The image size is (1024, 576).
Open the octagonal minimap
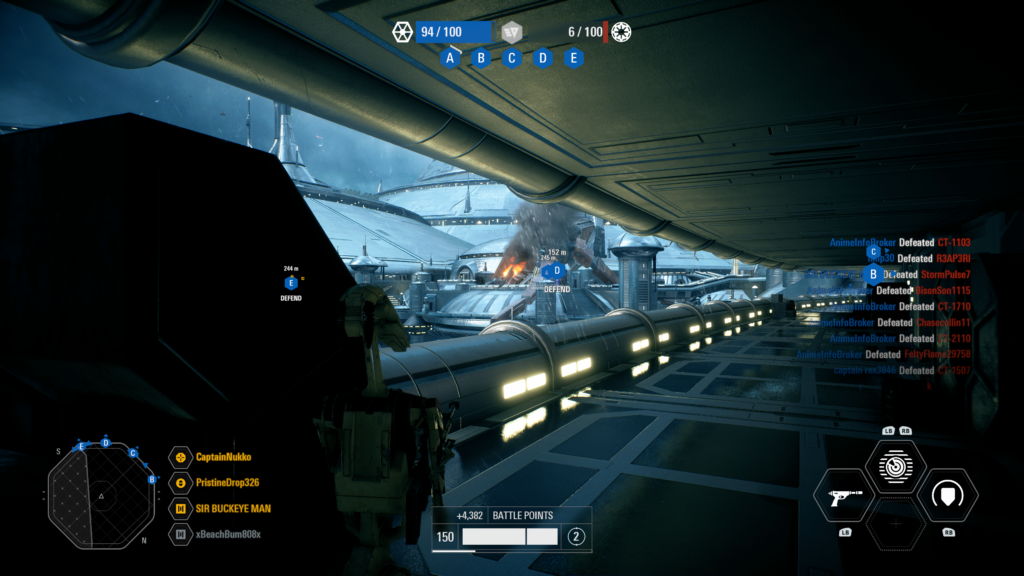101,494
